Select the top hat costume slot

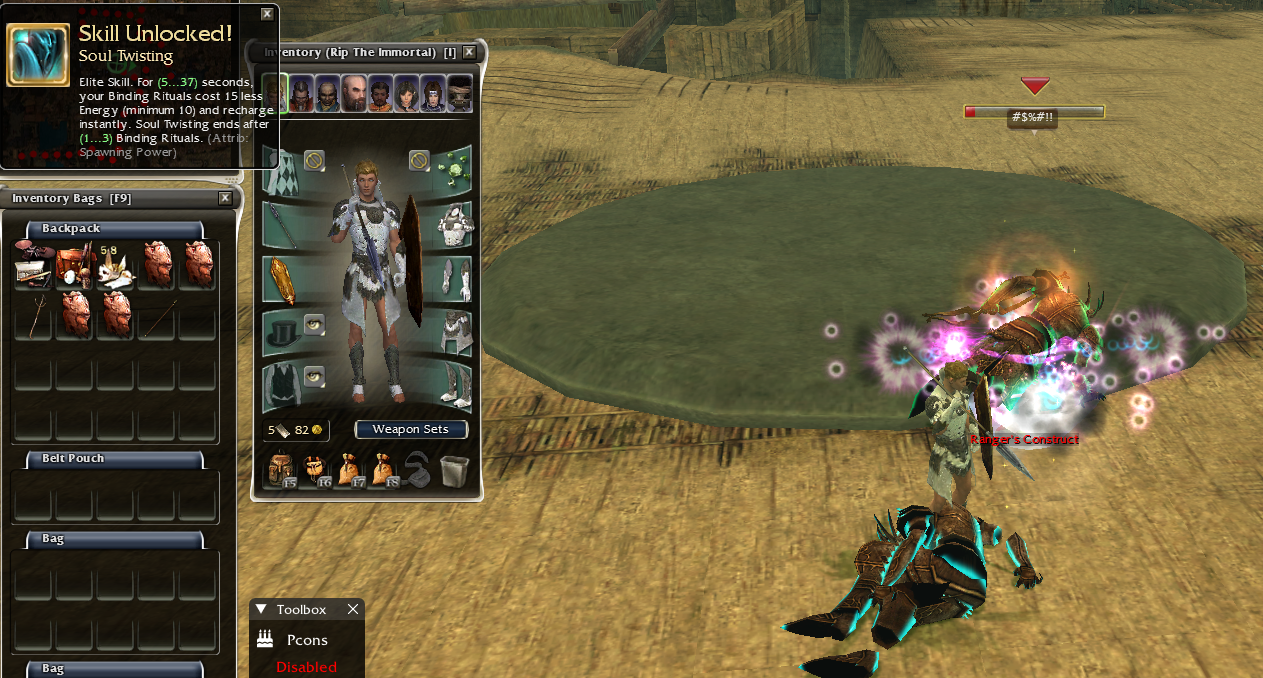[282, 332]
